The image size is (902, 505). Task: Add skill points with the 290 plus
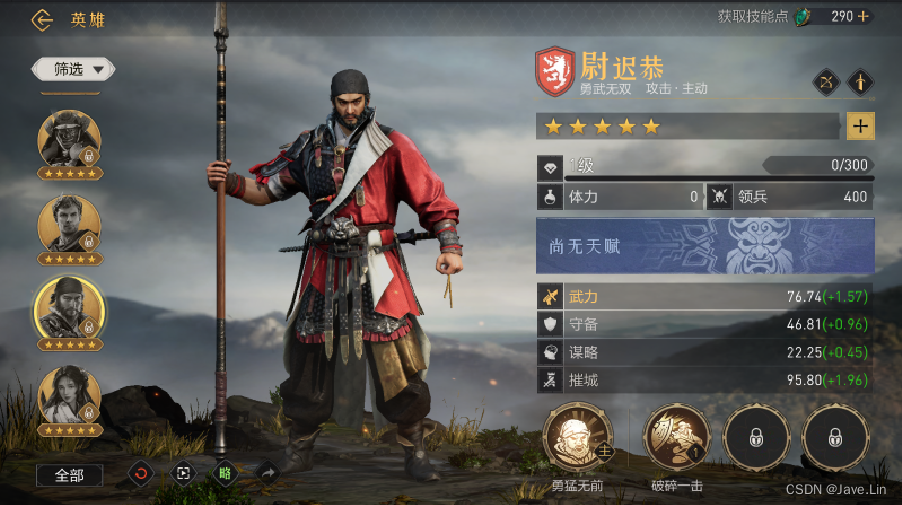pyautogui.click(x=863, y=17)
